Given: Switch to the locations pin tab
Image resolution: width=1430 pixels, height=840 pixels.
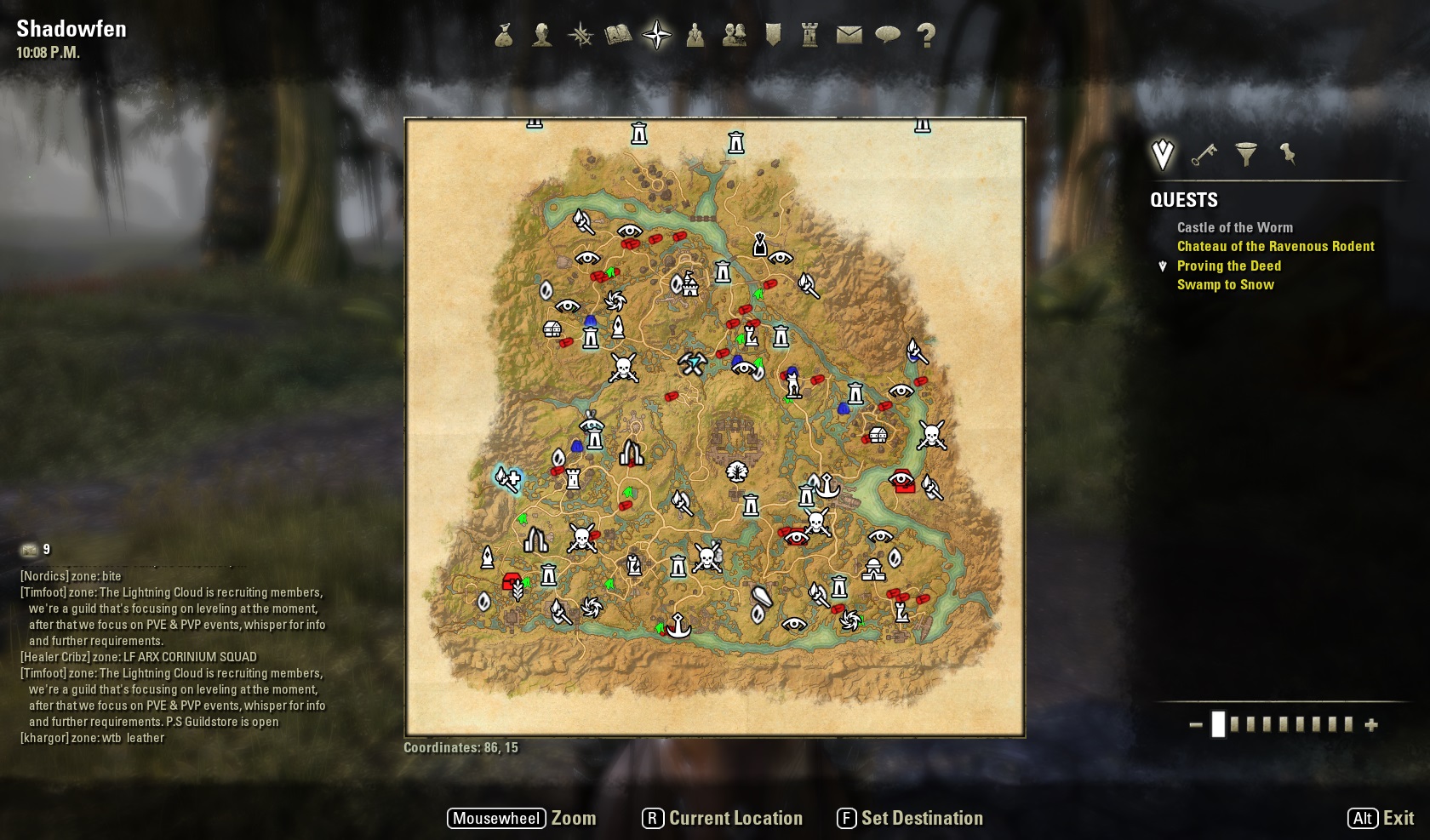Looking at the screenshot, I should click(1287, 154).
